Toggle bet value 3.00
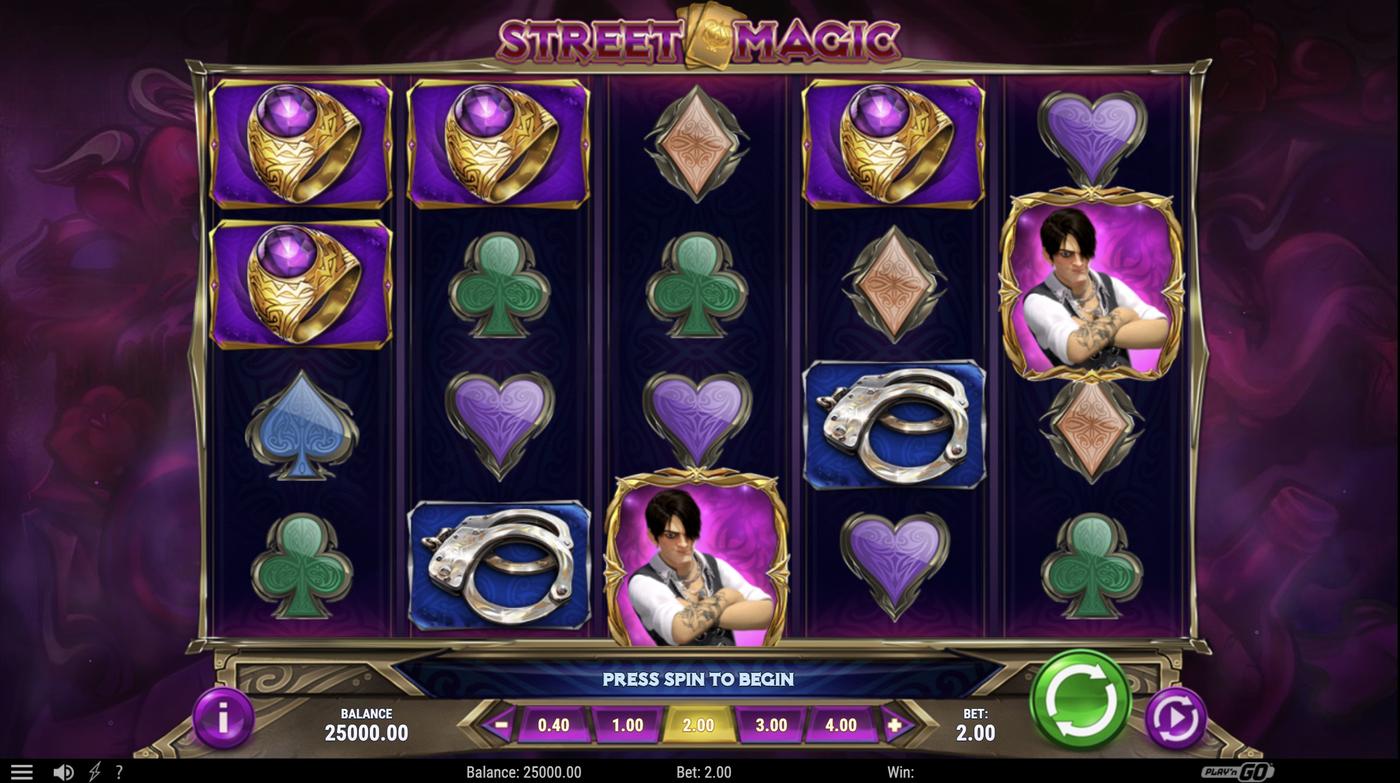Screen dimensions: 1400x783 [x=768, y=723]
